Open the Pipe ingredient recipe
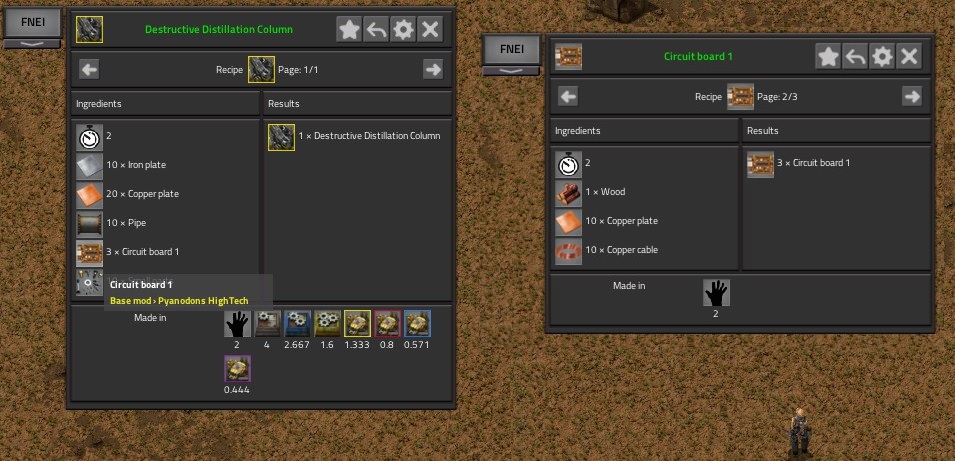Image resolution: width=955 pixels, height=461 pixels. [x=89, y=224]
